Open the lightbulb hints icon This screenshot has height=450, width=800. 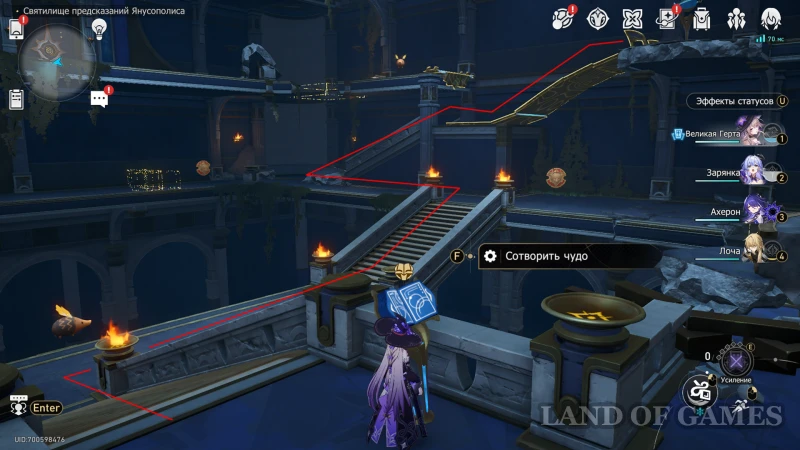(x=100, y=28)
